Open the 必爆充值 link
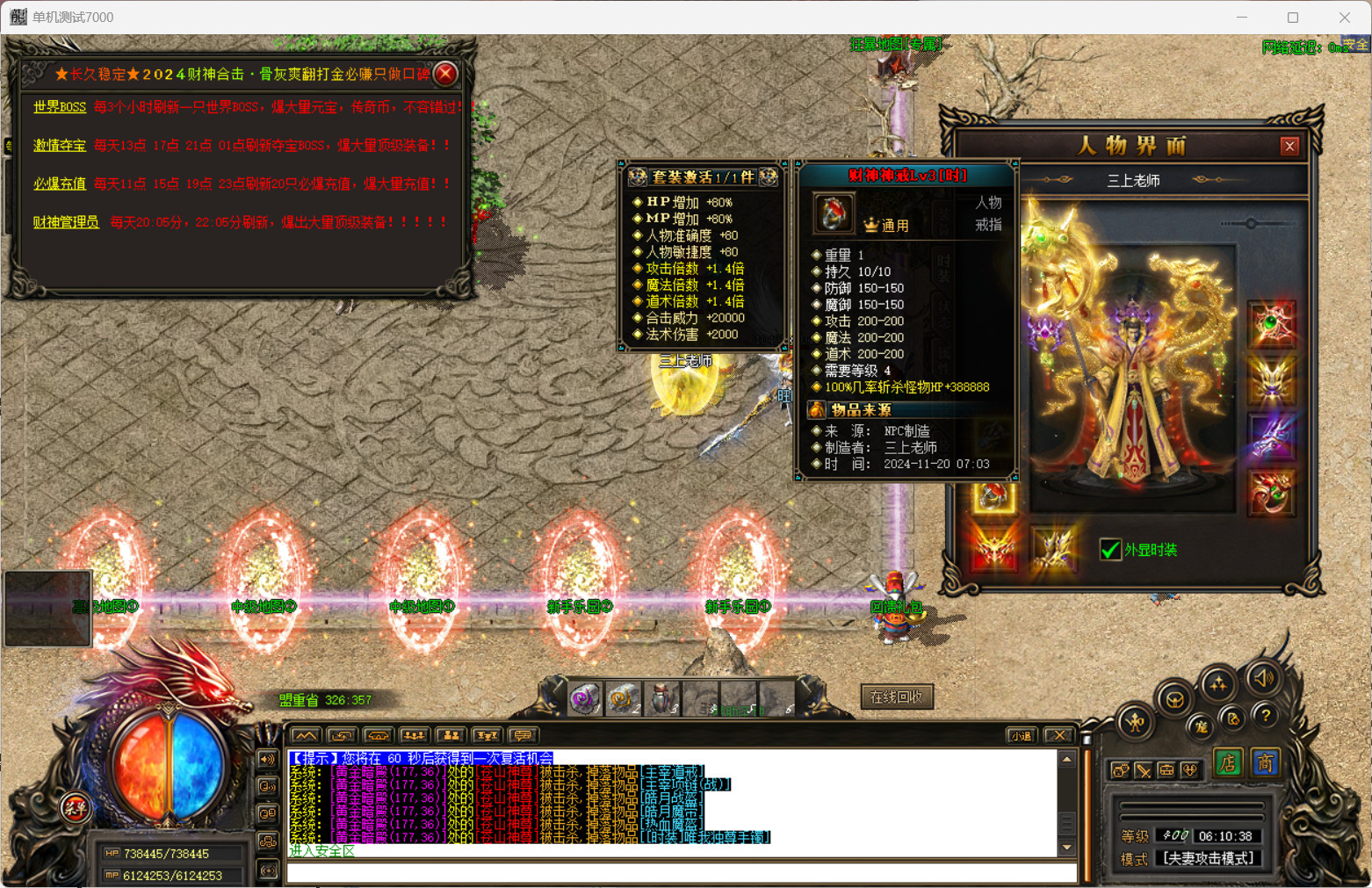This screenshot has height=888, width=1372. (x=60, y=184)
